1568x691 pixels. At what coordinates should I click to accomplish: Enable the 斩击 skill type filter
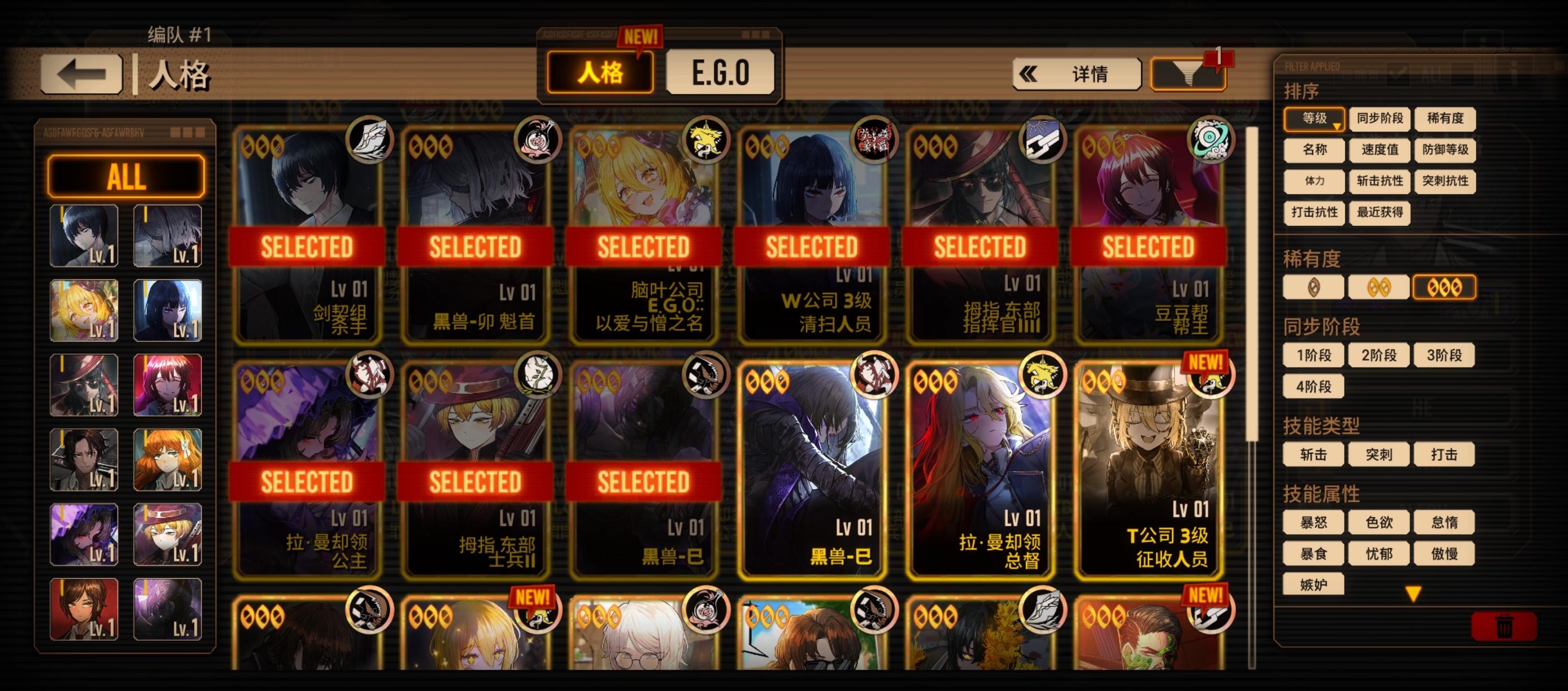tap(1313, 453)
